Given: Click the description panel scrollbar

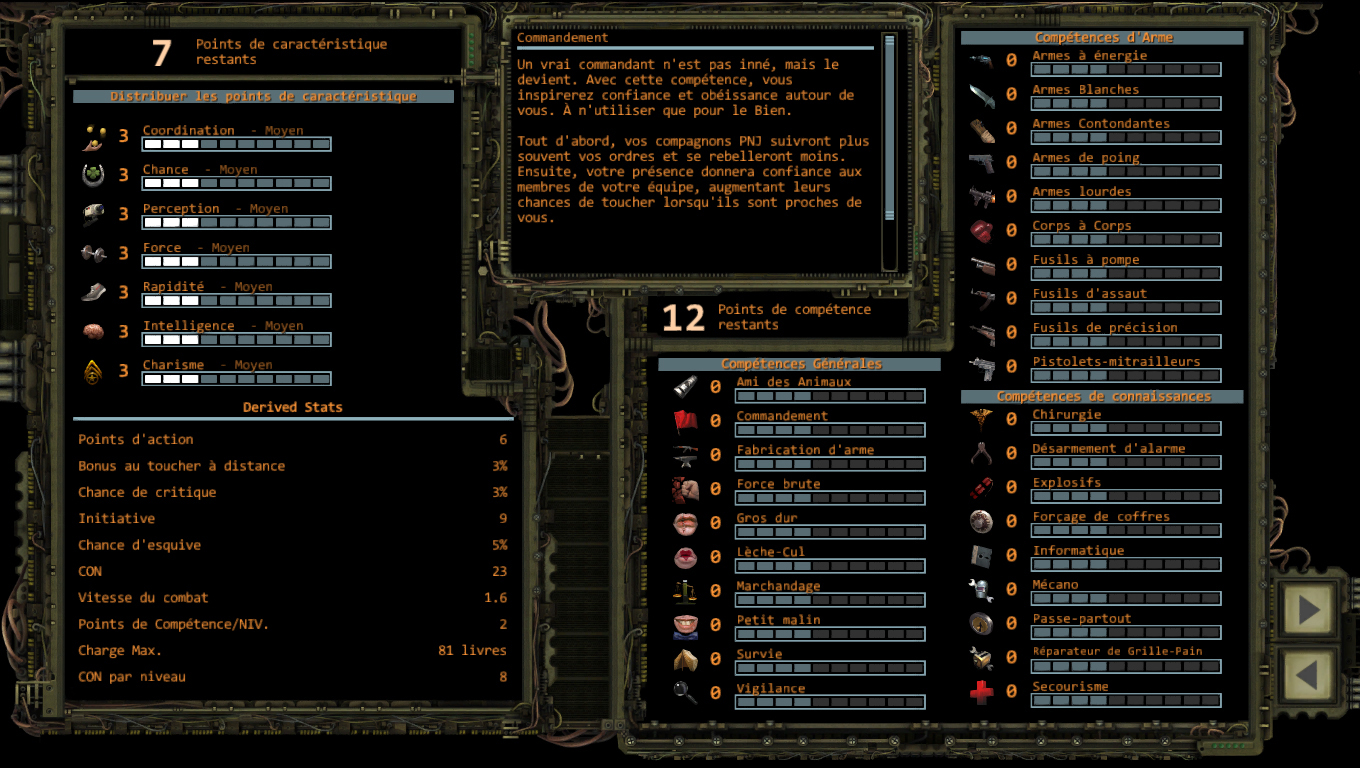Looking at the screenshot, I should coord(889,152).
